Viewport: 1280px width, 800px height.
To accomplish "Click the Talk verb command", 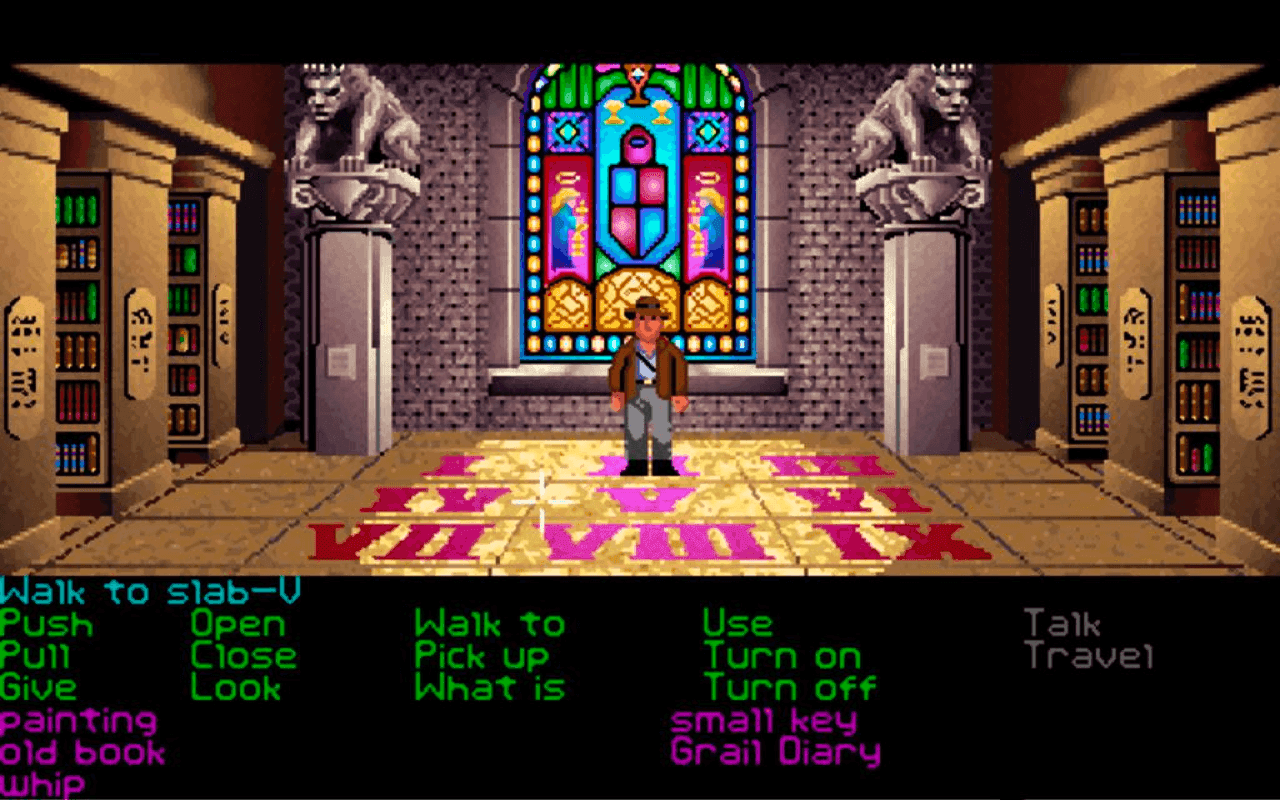I will pos(1062,621).
